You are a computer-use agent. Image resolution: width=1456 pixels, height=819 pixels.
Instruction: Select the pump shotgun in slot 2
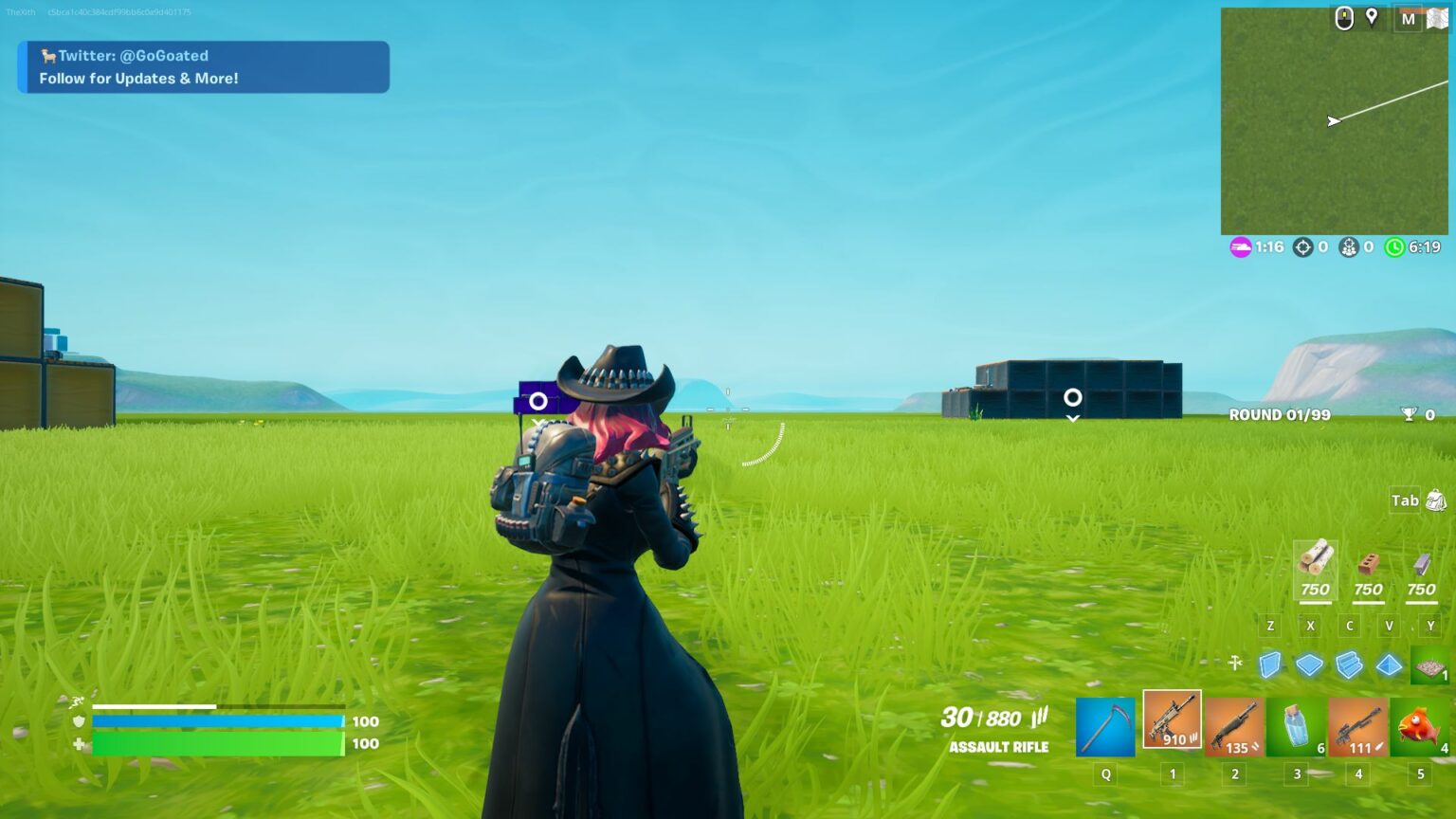pyautogui.click(x=1234, y=725)
